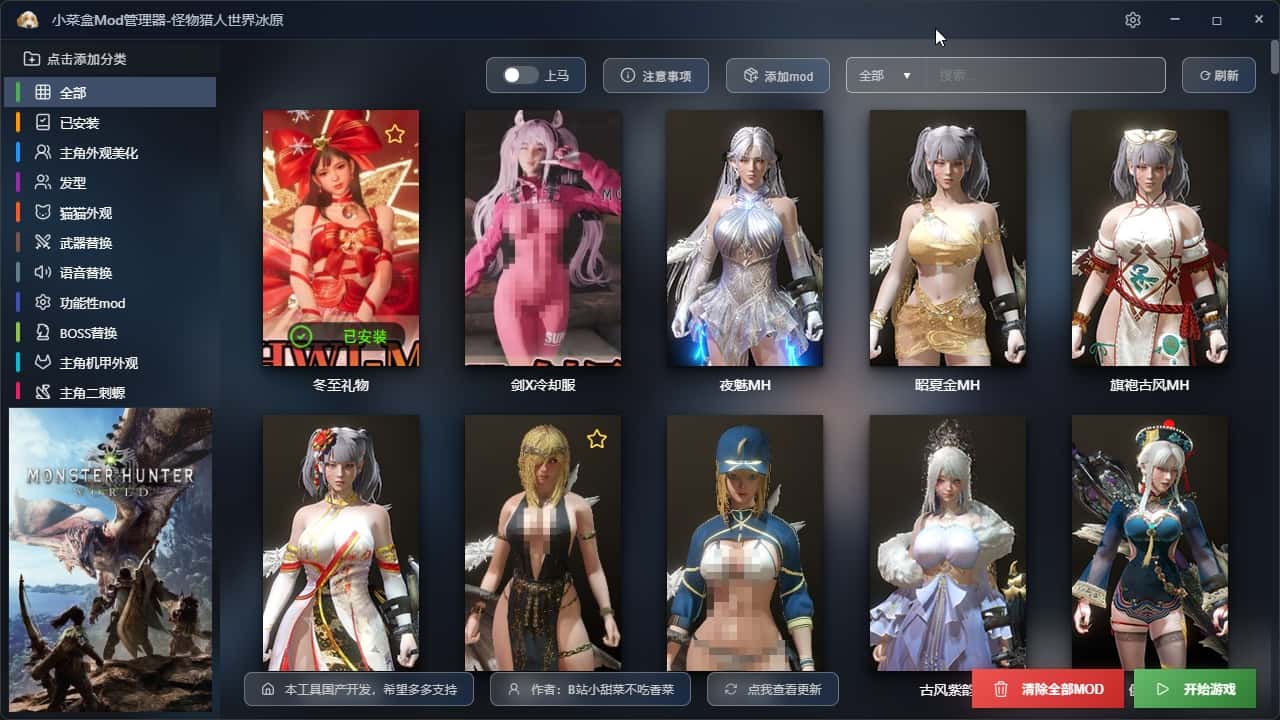
Task: Click the red 清除全部MOD button
Action: coord(1048,689)
